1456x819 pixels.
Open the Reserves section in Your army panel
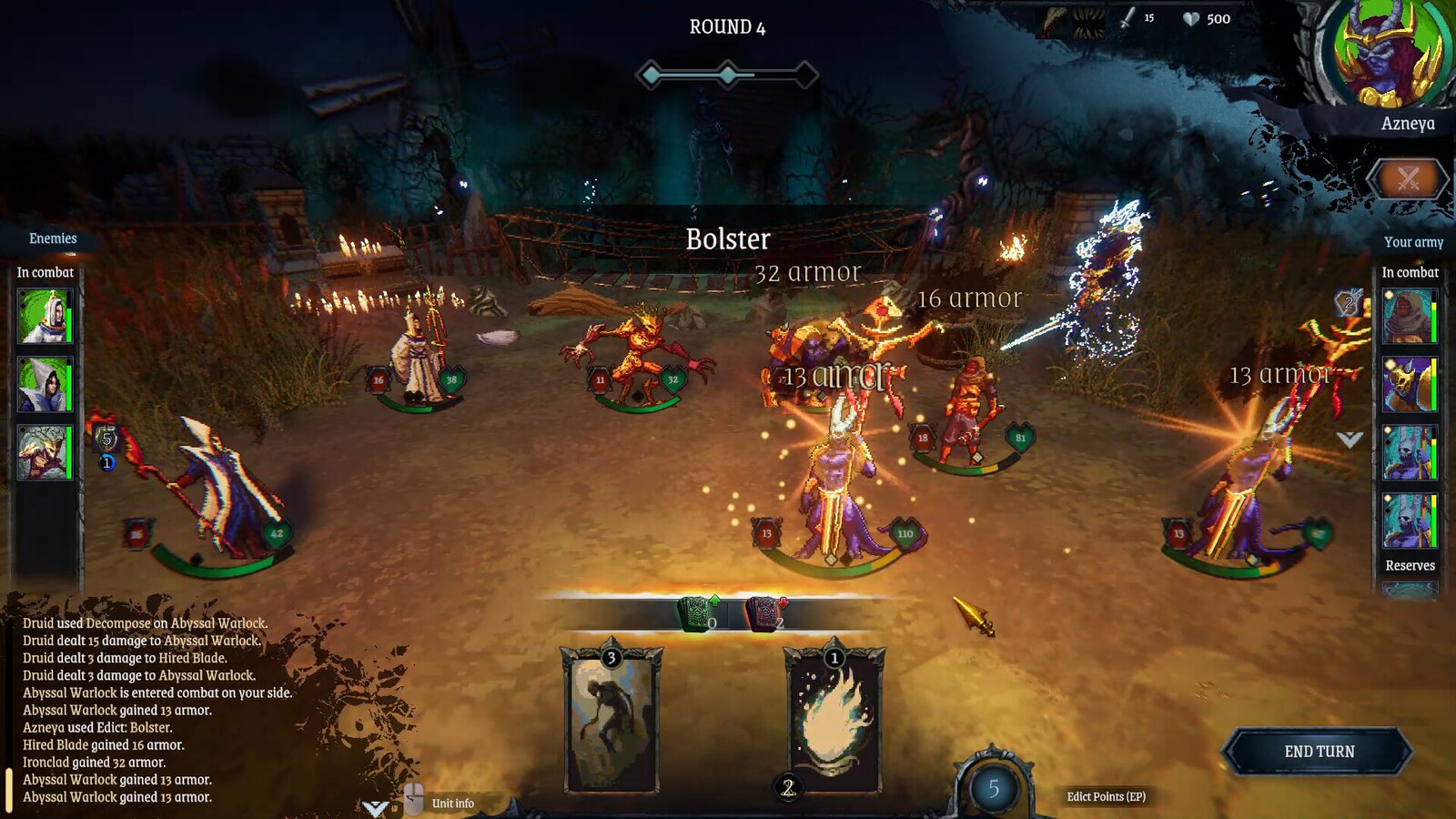[1409, 565]
